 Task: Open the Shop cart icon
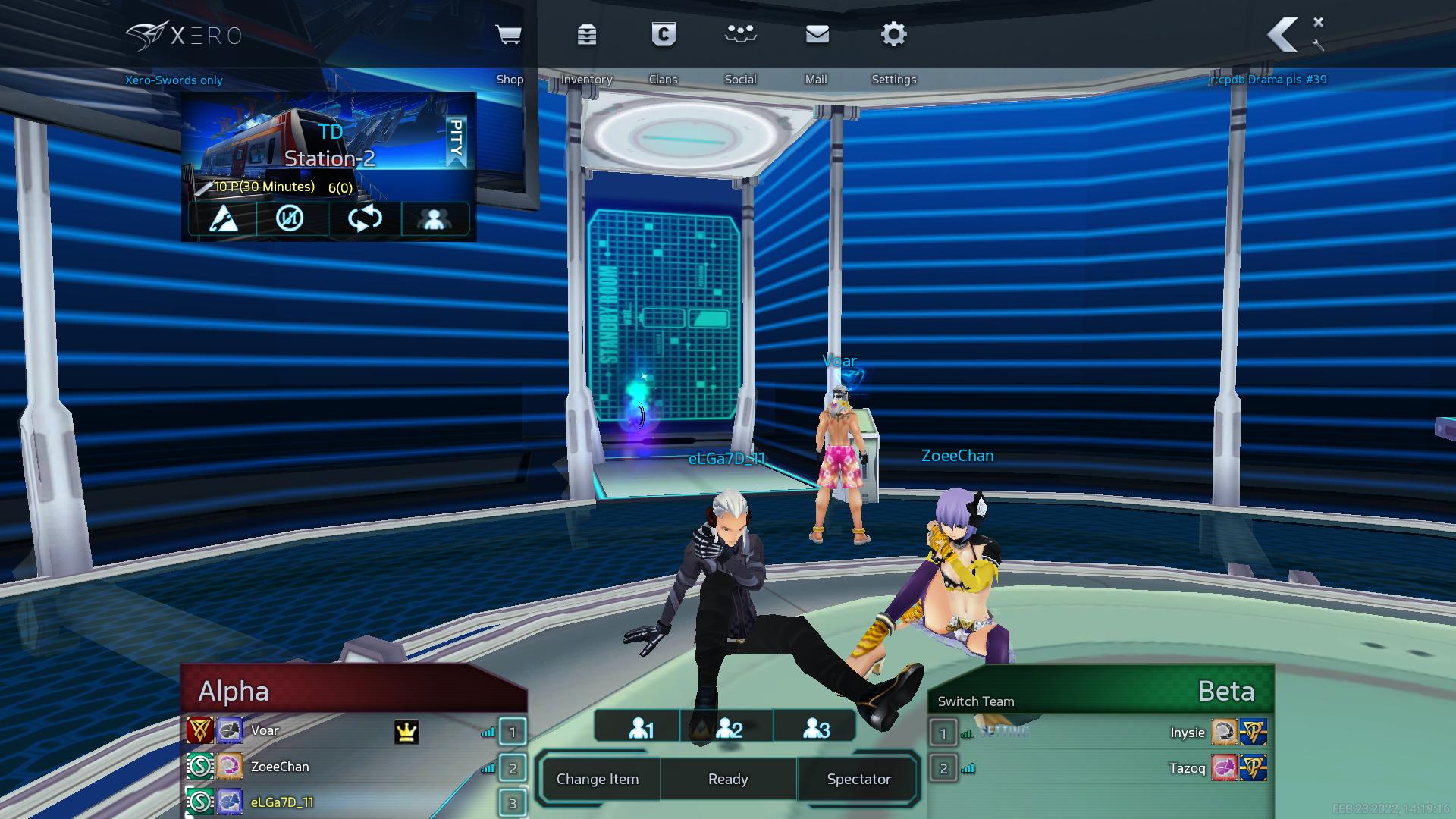point(508,35)
